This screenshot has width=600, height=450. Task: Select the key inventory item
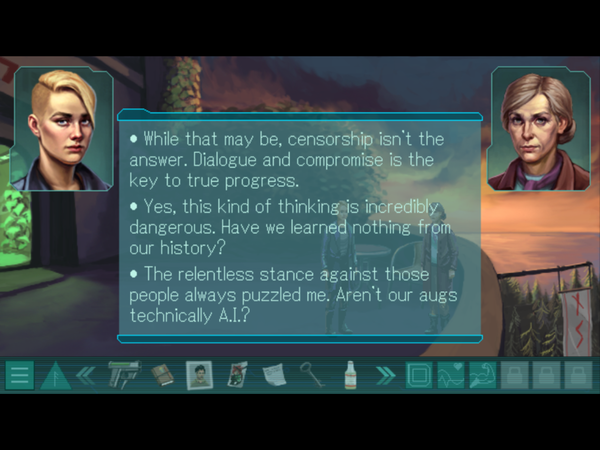point(312,376)
